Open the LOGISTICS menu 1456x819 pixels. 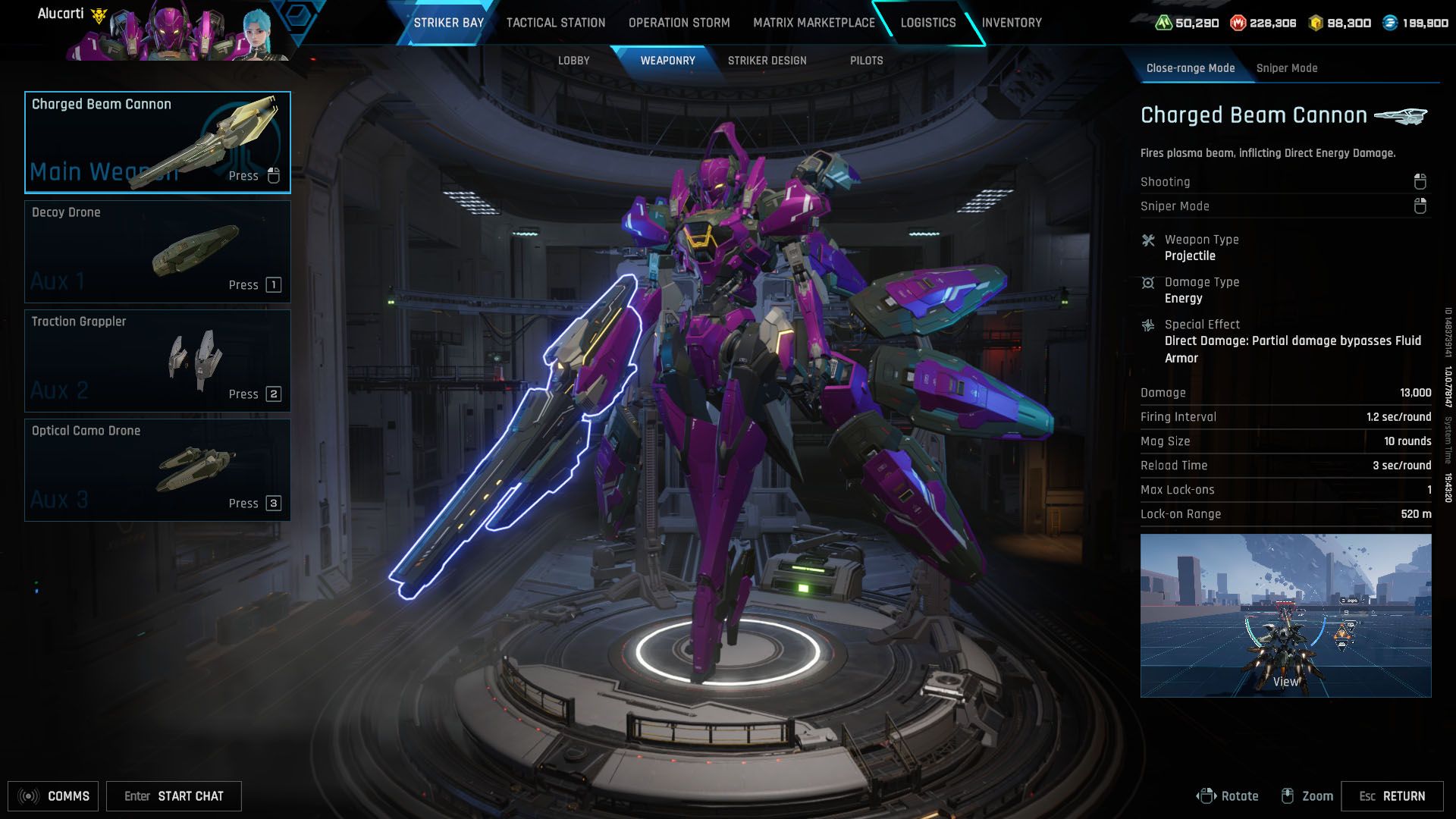(927, 23)
